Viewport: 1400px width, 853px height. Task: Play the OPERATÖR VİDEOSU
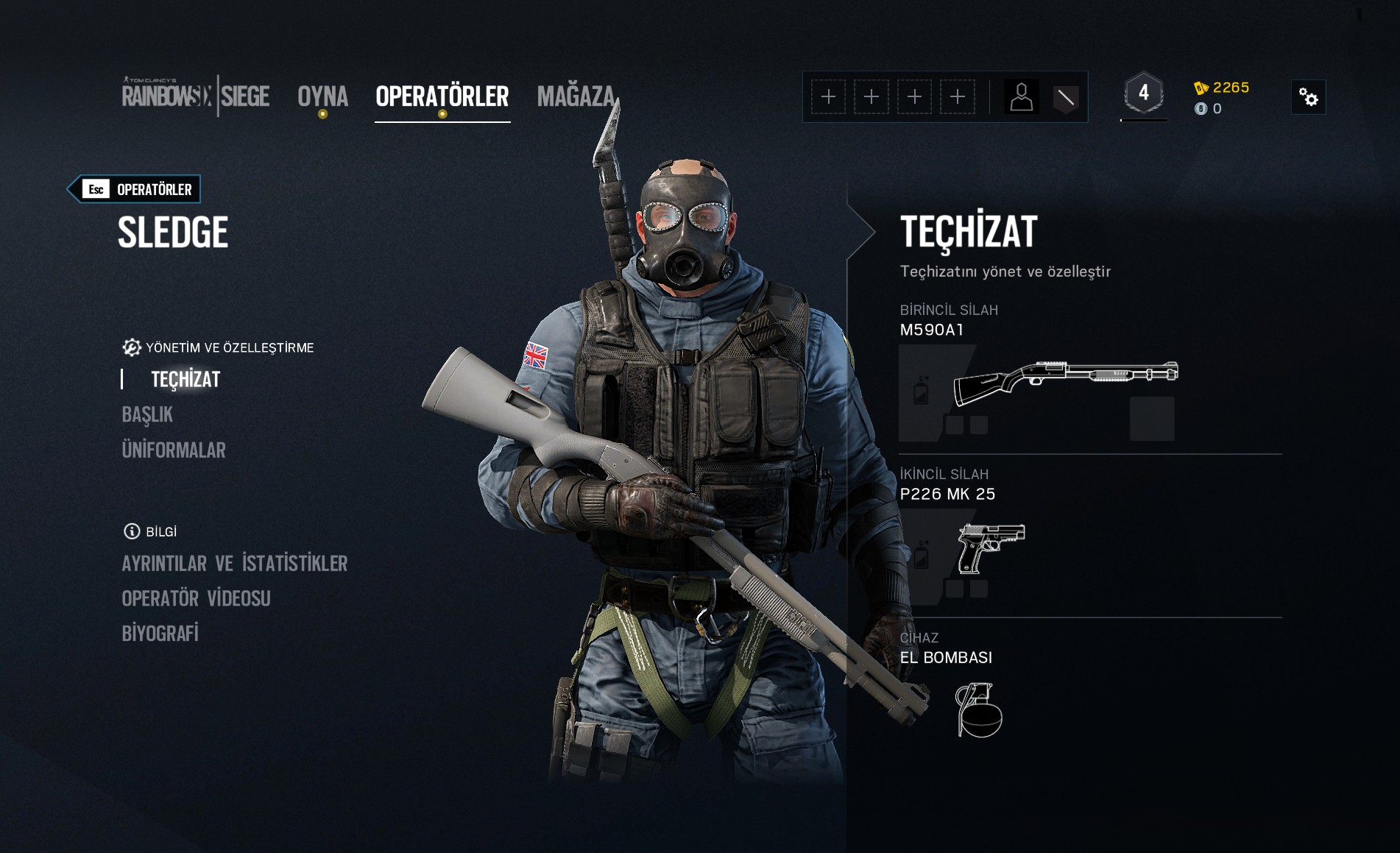[x=196, y=598]
